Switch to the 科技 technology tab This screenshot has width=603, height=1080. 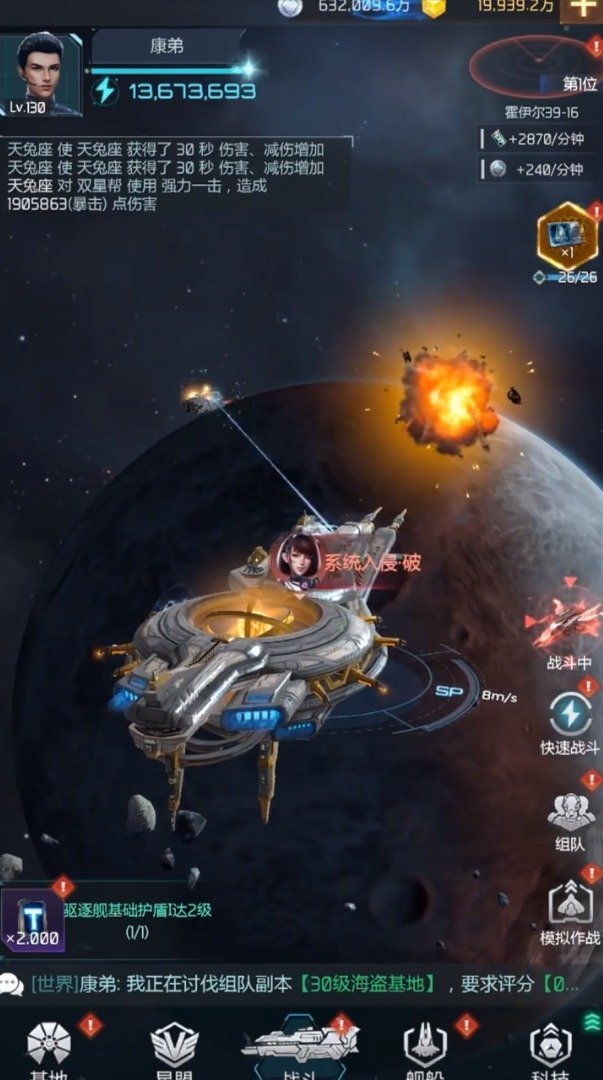tap(551, 1049)
